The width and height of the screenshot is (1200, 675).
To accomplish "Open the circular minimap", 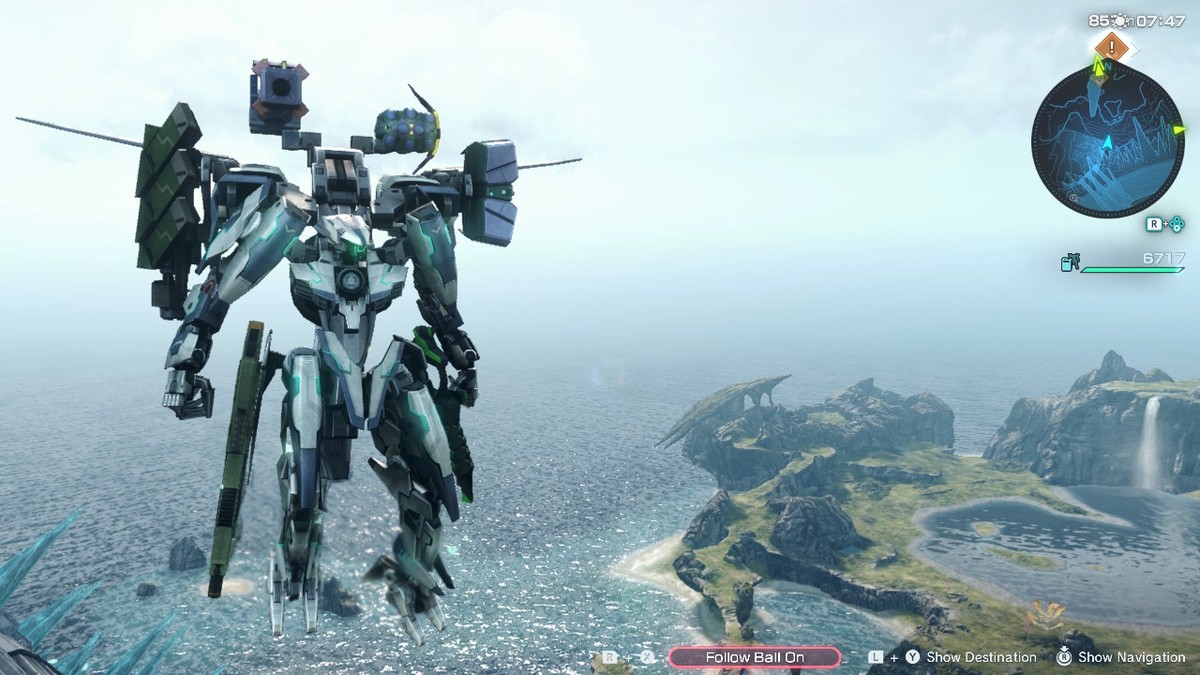I will (x=1107, y=140).
